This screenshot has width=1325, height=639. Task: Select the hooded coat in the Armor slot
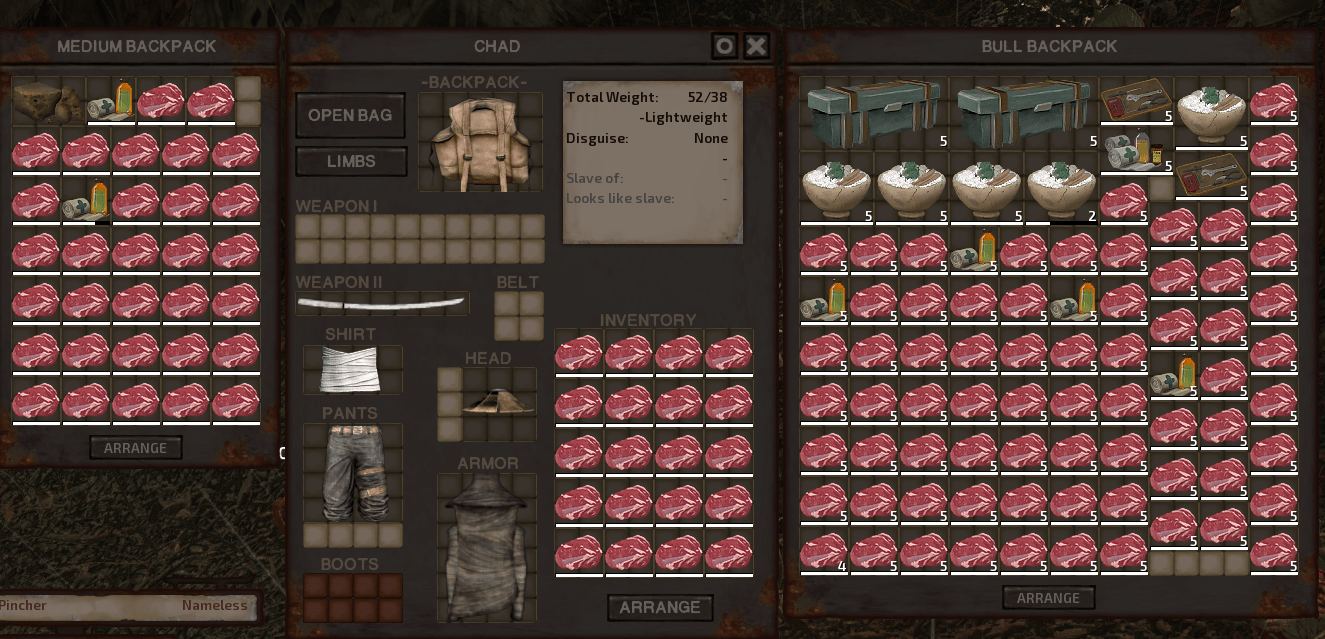486,546
